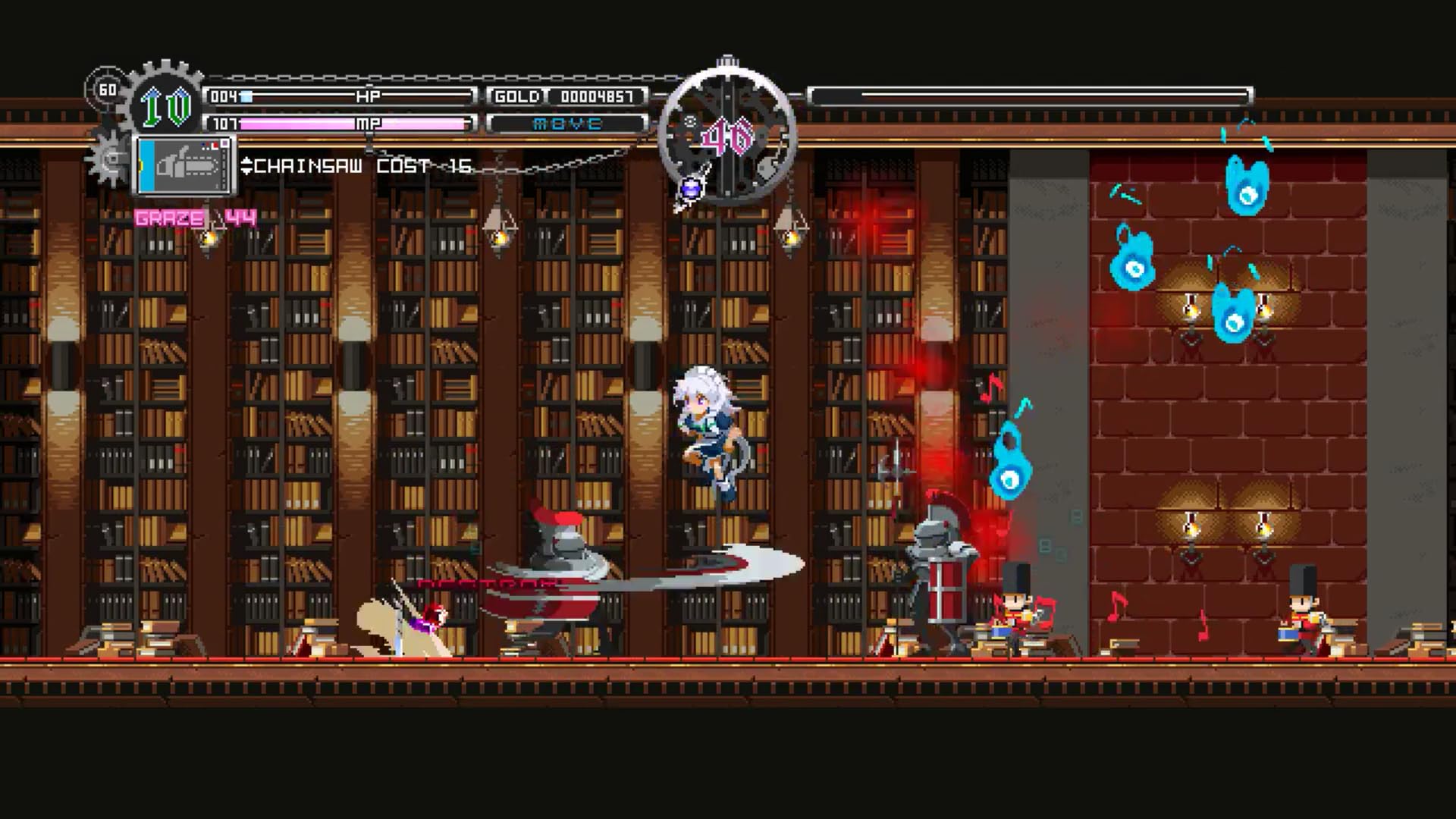
Task: Click the small 60 clock gear icon
Action: pyautogui.click(x=108, y=89)
